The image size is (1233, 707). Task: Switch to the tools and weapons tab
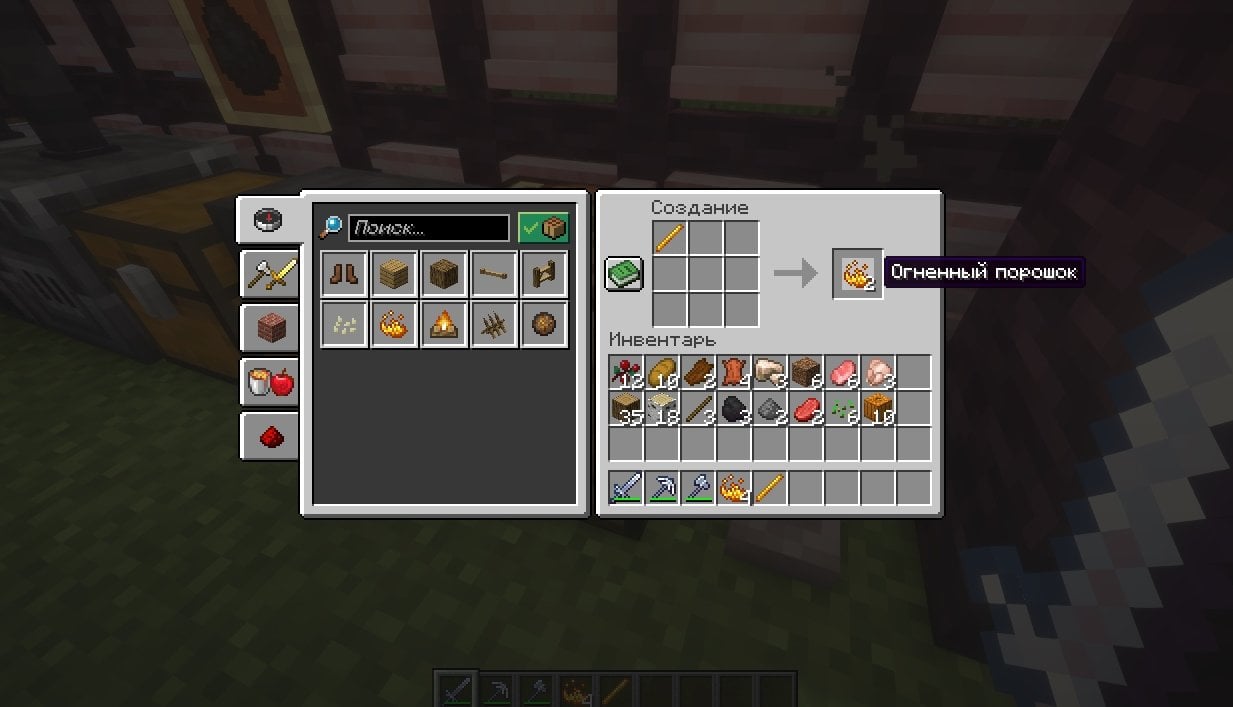[270, 274]
